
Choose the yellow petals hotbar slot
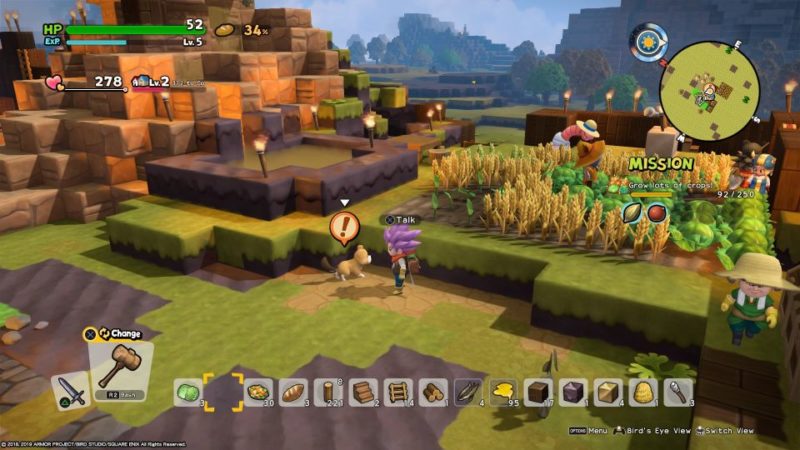point(503,392)
